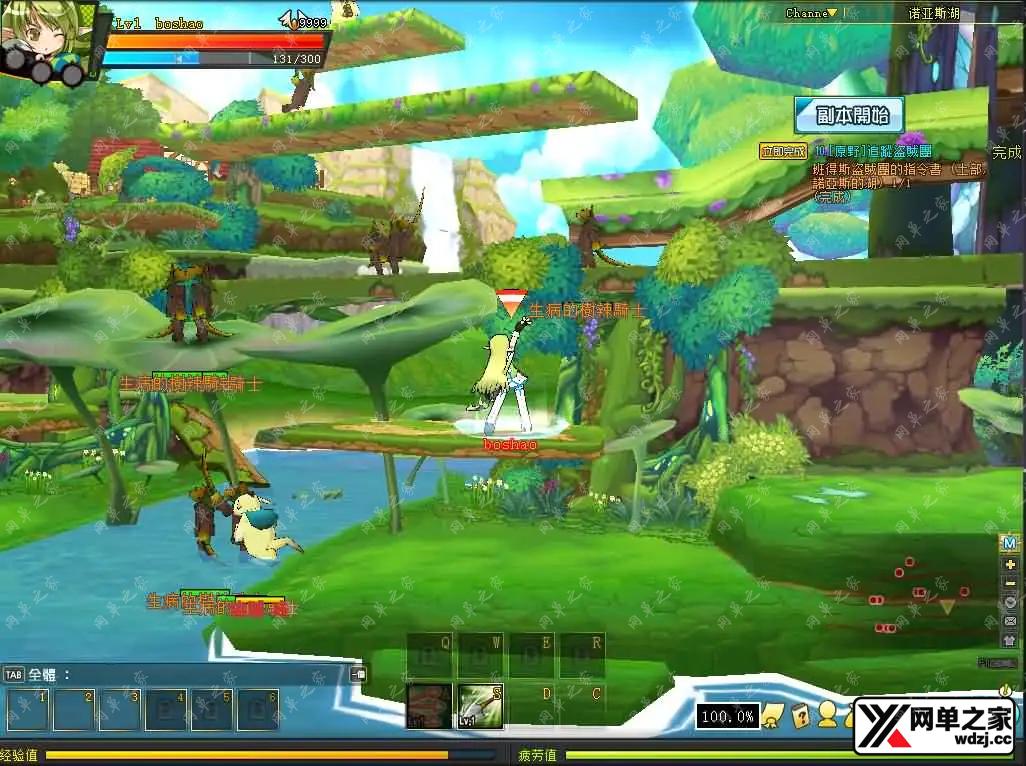Click the TAB 全體 chat channel selector
Viewport: 1026px width, 766px height.
36,674
